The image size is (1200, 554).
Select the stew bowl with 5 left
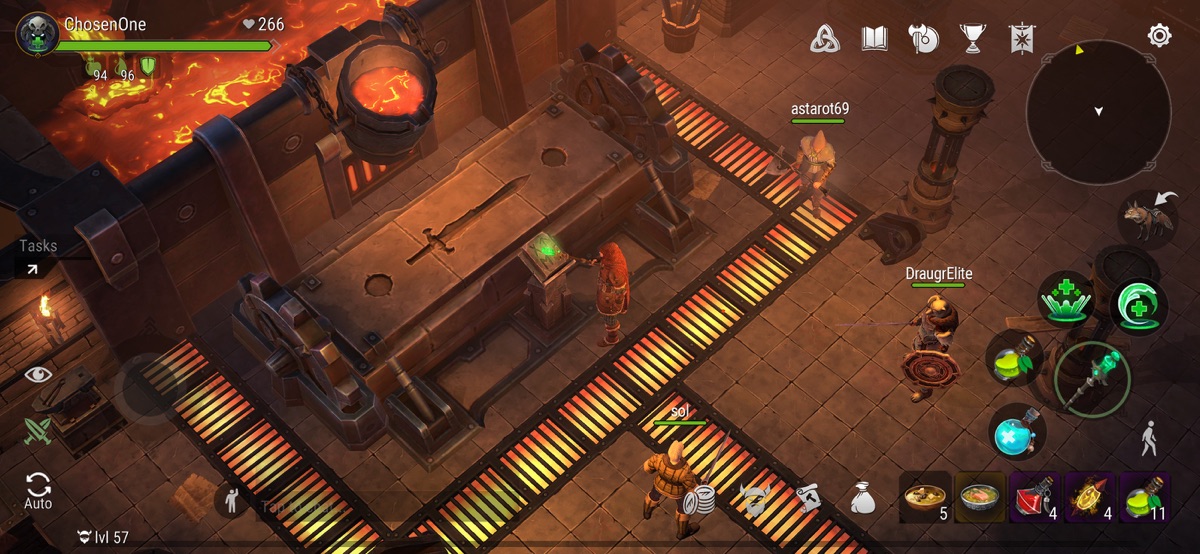click(x=925, y=497)
